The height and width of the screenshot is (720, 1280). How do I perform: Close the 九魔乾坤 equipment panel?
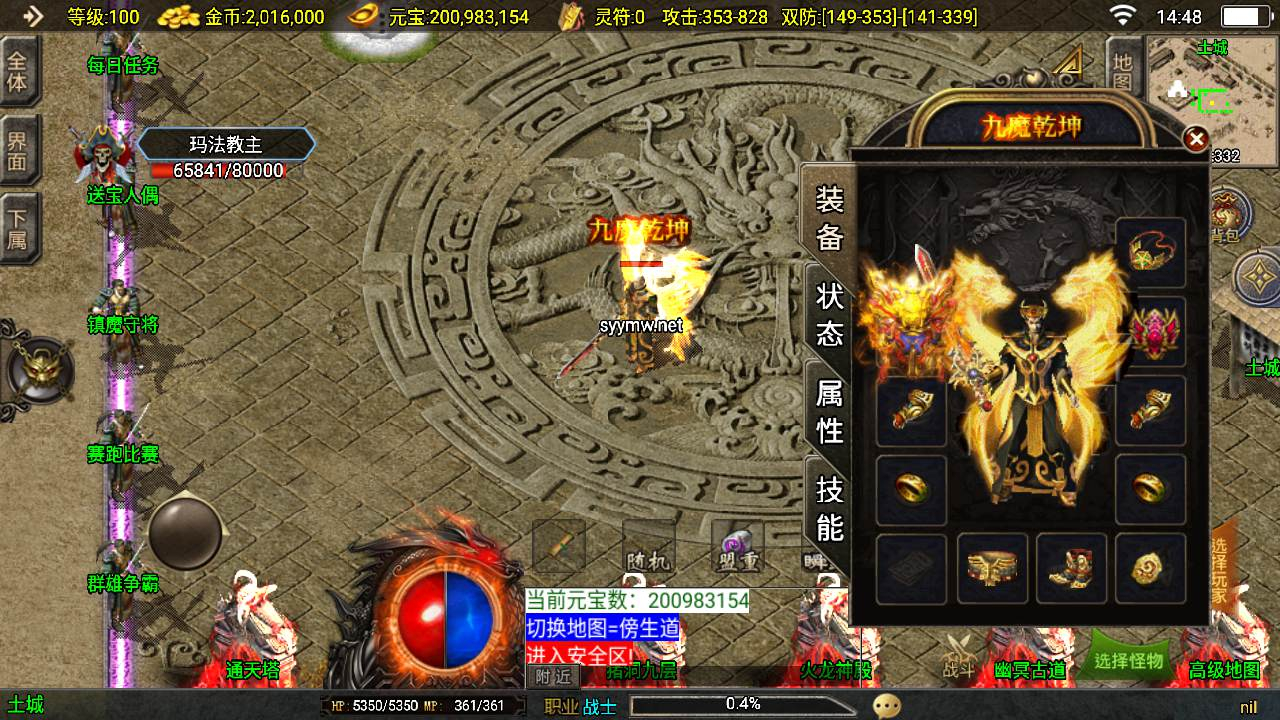pos(1196,139)
